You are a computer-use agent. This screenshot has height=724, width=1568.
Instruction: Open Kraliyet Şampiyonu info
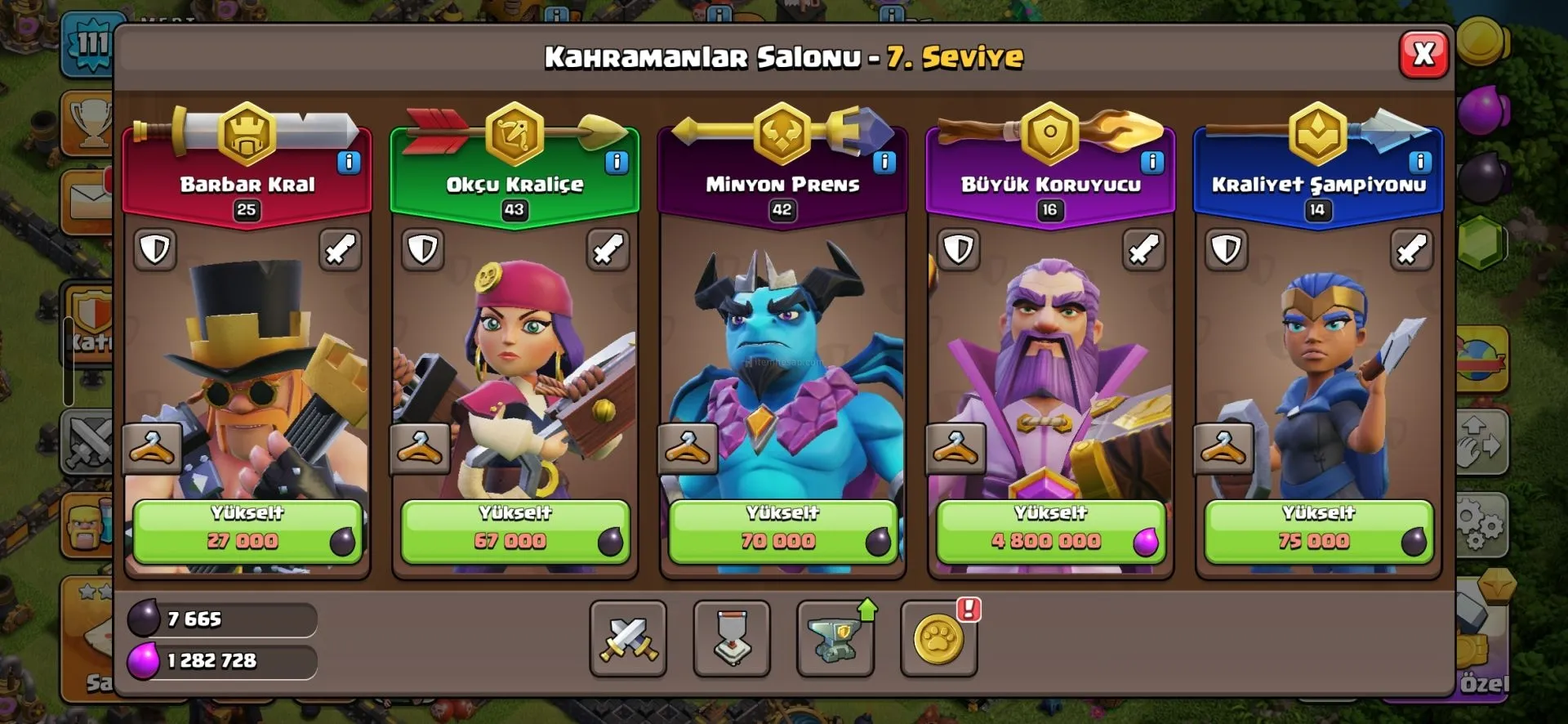pyautogui.click(x=1420, y=162)
